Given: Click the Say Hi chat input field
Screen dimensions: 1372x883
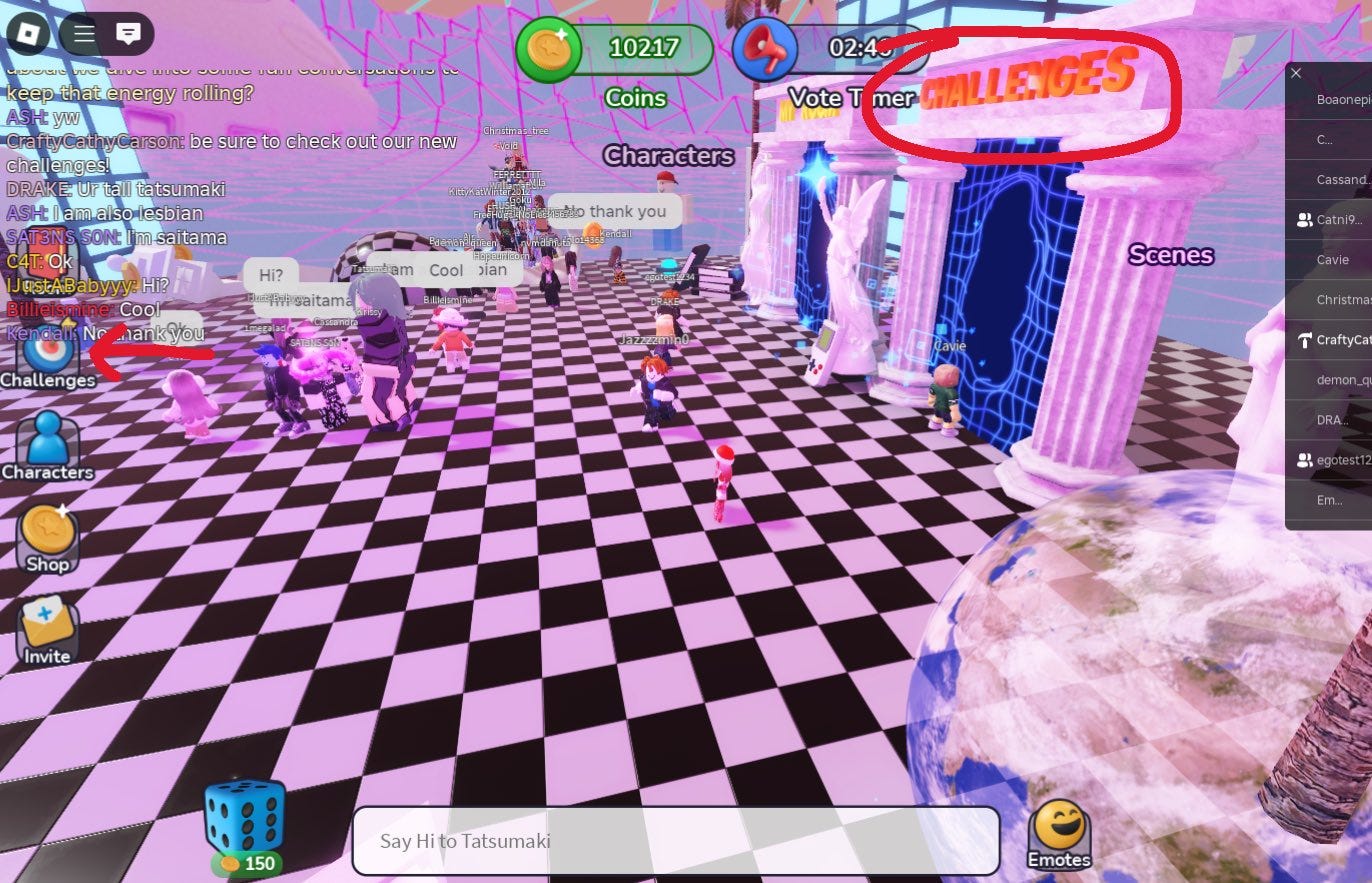Looking at the screenshot, I should coord(676,841).
